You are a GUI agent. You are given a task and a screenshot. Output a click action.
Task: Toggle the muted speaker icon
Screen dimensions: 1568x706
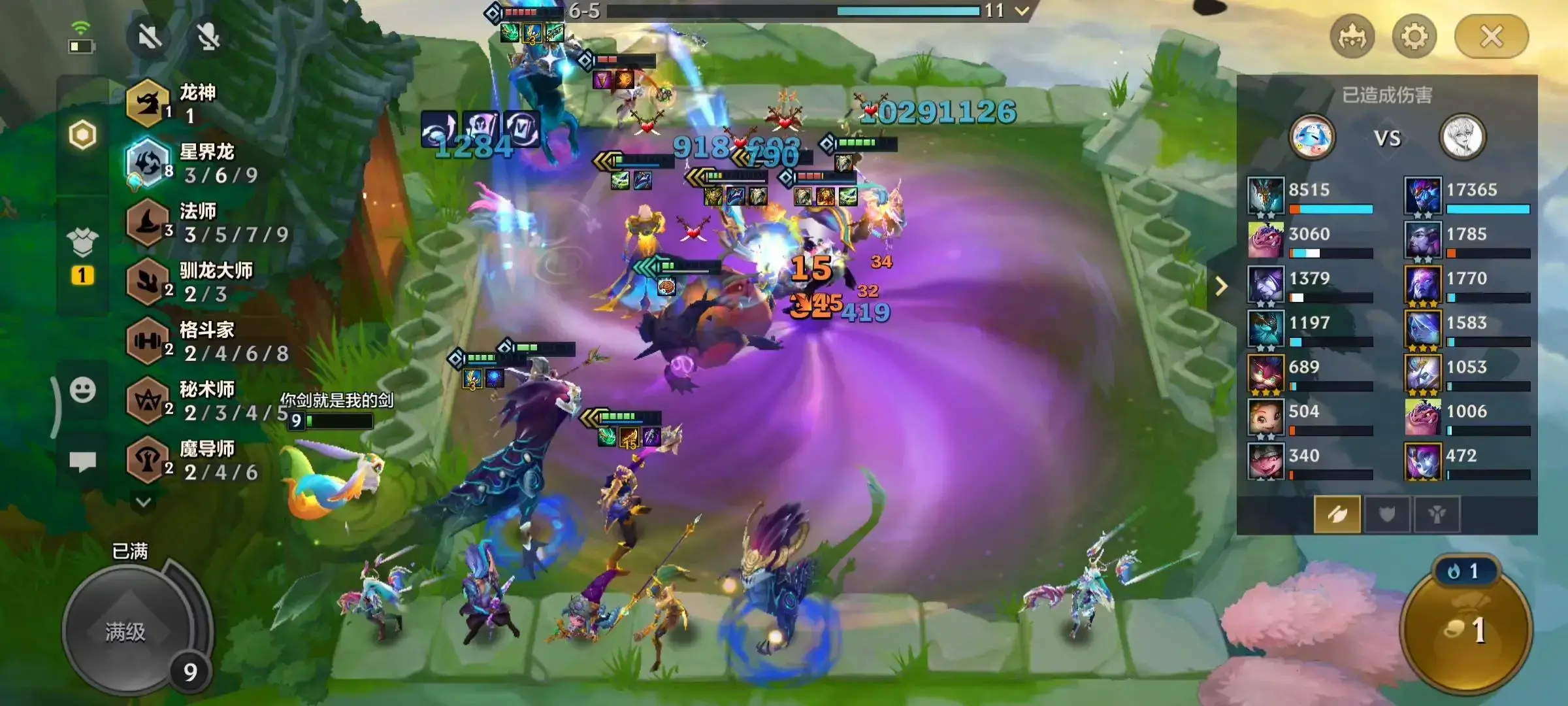coord(150,37)
